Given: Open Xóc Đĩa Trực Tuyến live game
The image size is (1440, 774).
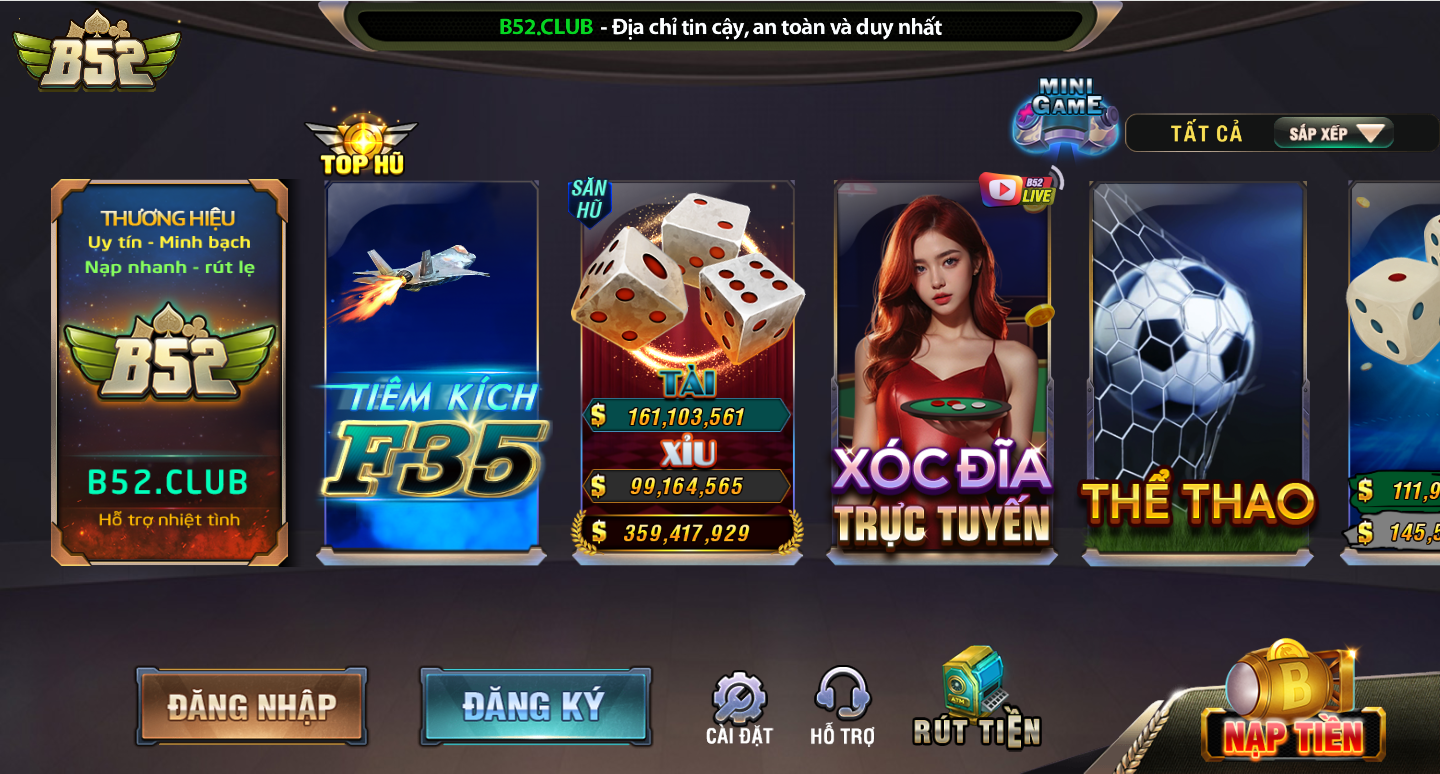Looking at the screenshot, I should (942, 370).
